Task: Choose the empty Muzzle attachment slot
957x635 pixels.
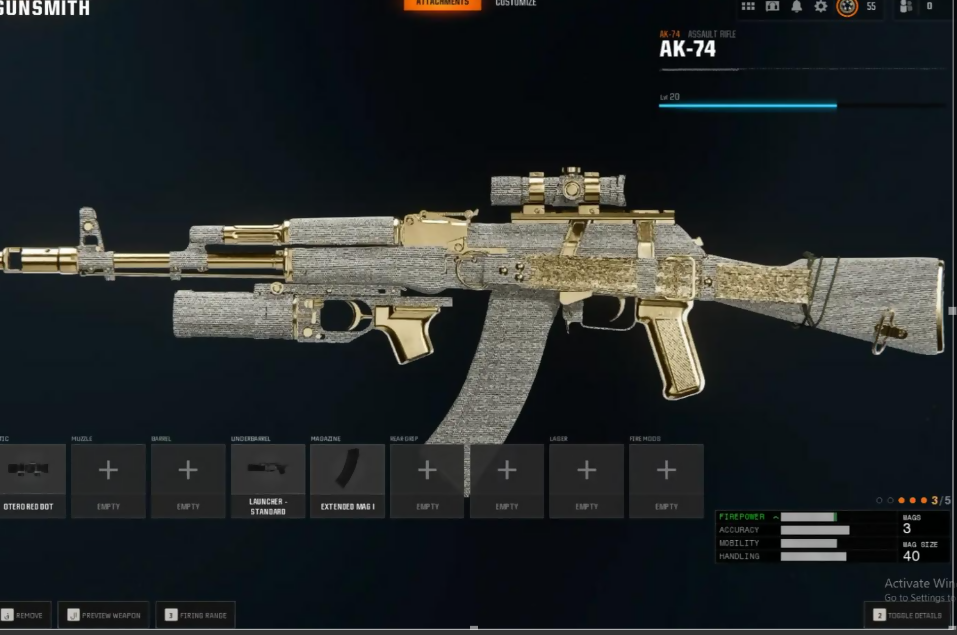Action: click(108, 481)
